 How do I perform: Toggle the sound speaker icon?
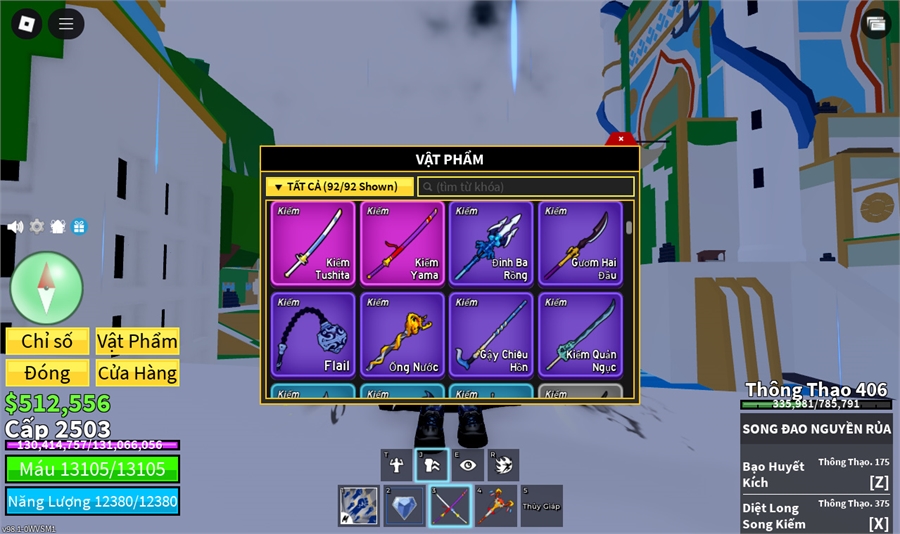click(15, 227)
